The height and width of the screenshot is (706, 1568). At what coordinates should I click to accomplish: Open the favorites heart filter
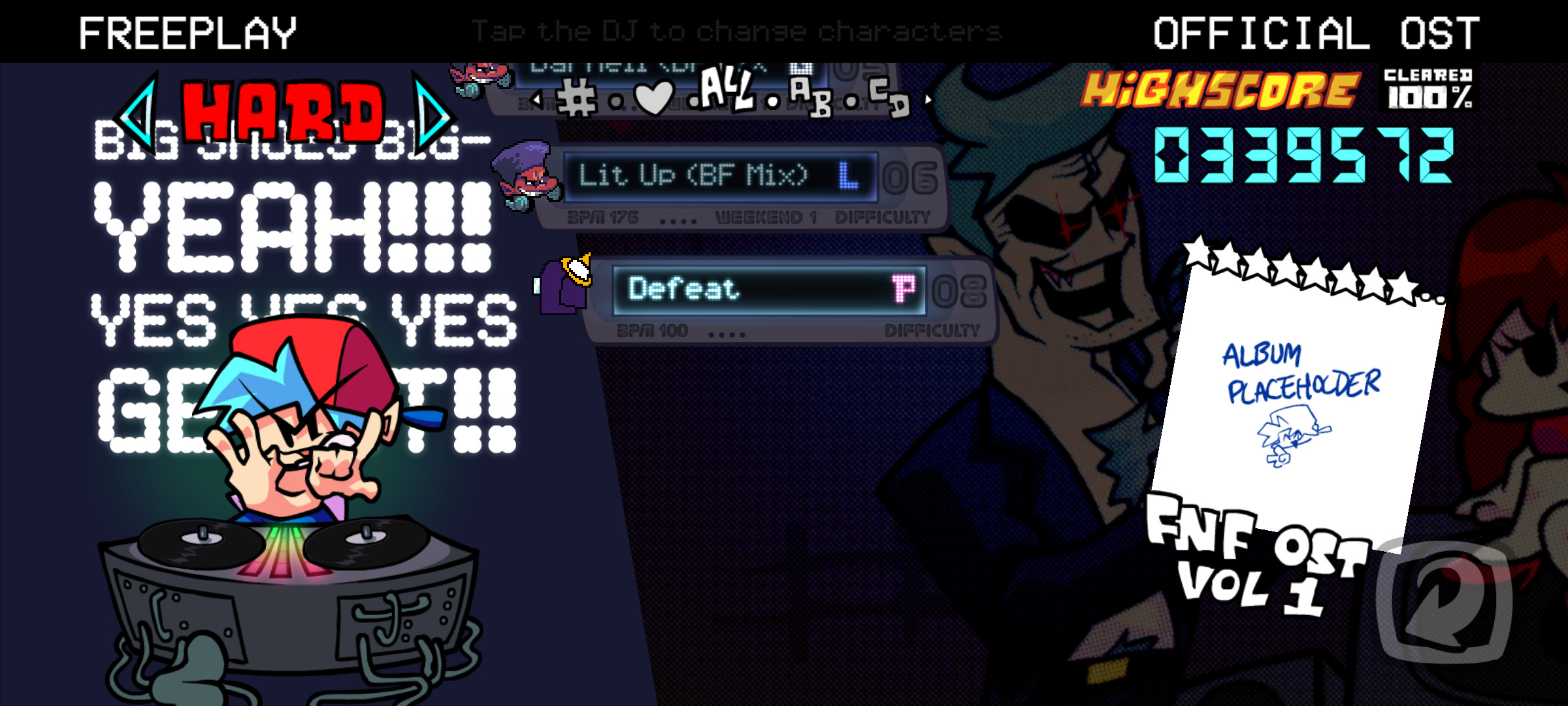(655, 98)
